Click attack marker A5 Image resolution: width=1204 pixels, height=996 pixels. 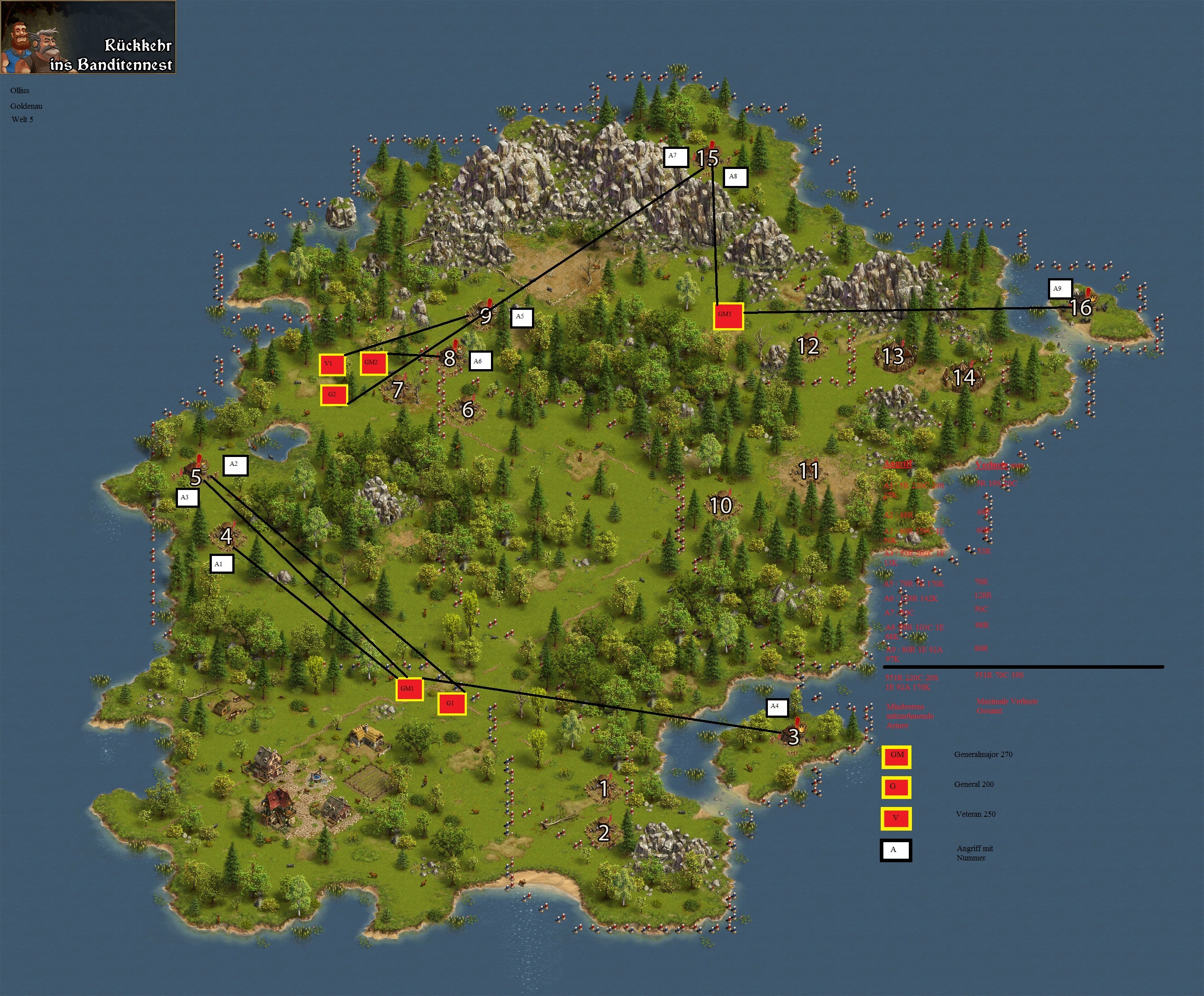(x=522, y=317)
